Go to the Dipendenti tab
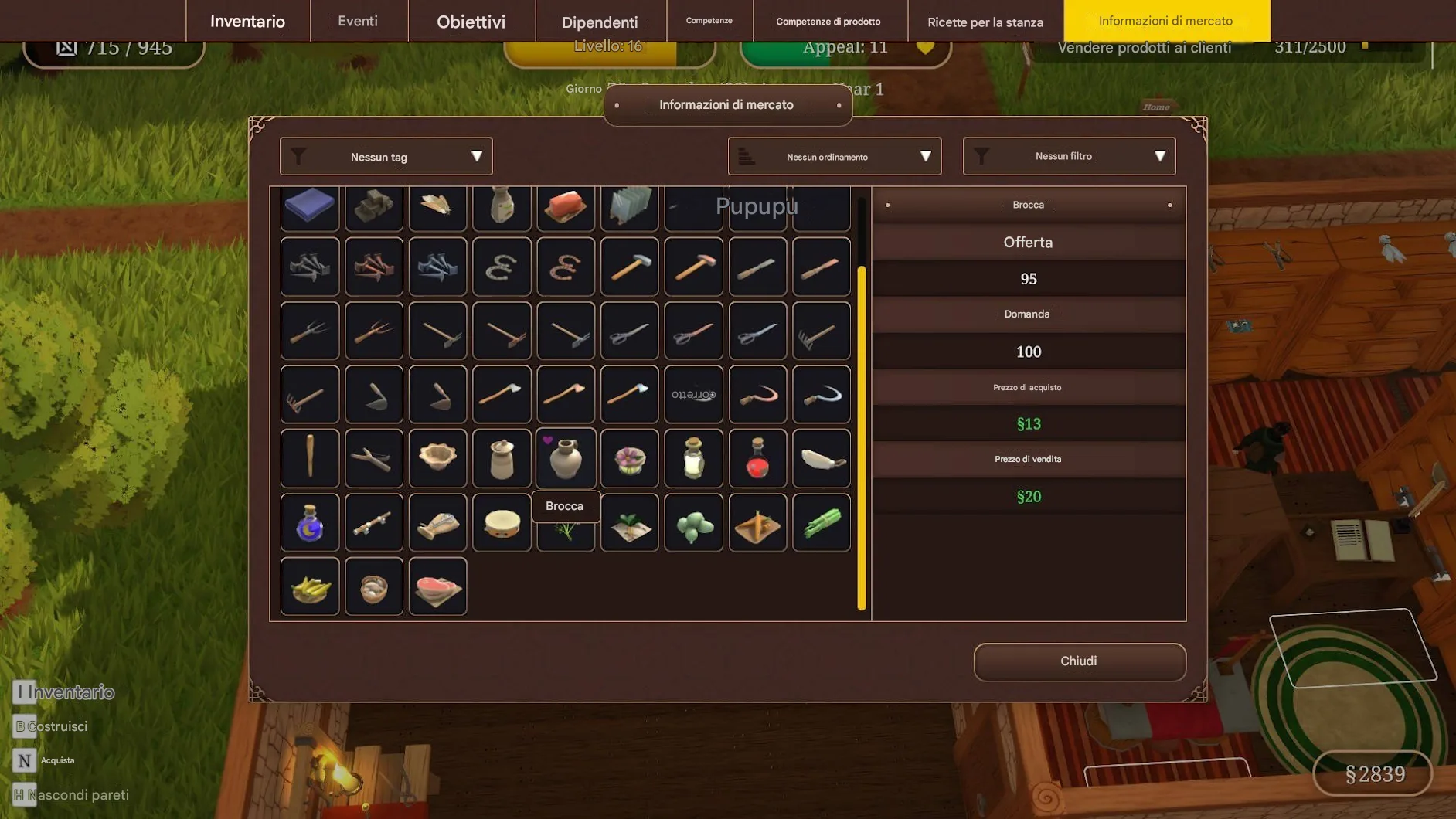Viewport: 1456px width, 819px height. click(600, 21)
